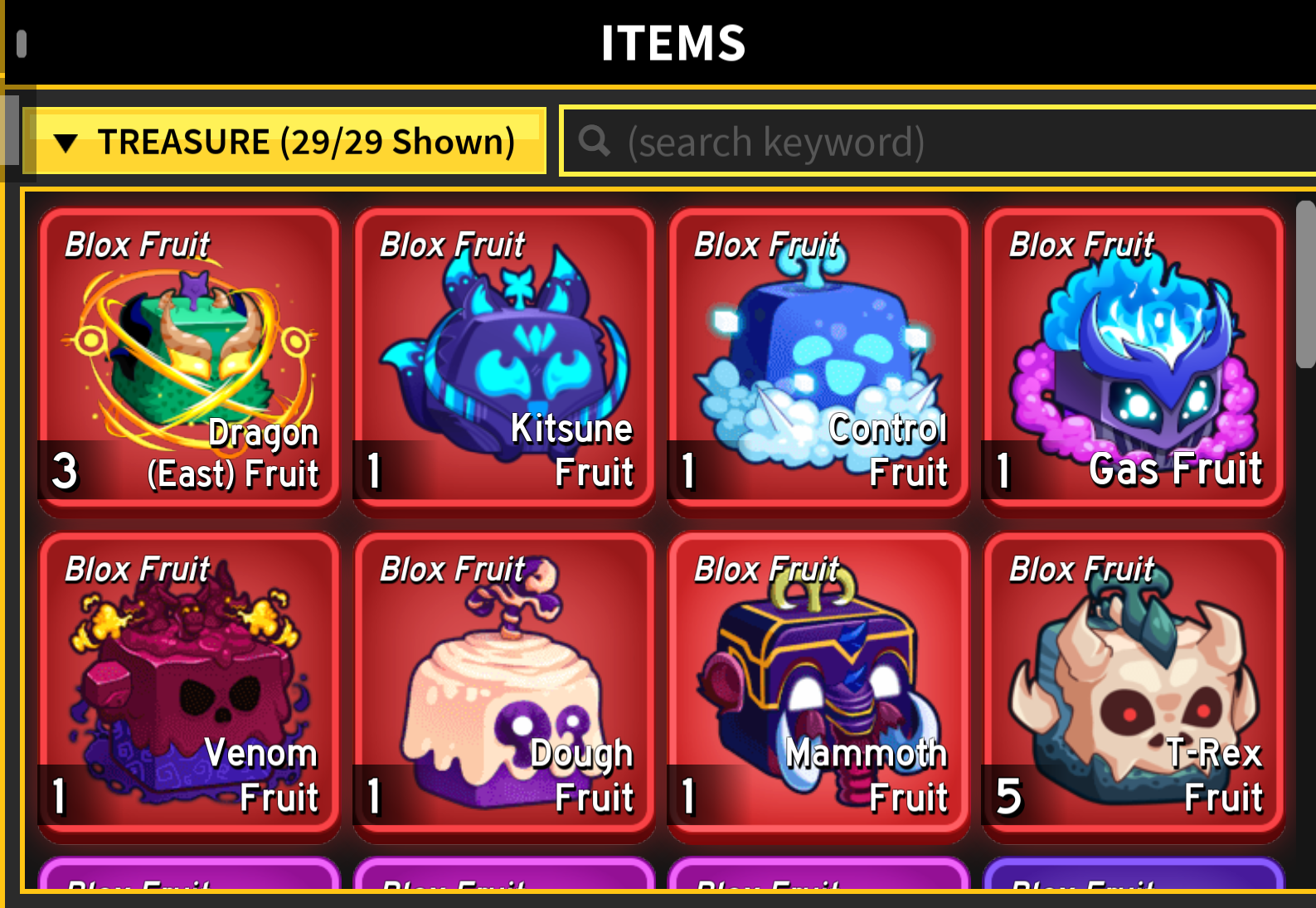Click the TREASURE dropdown triangle
This screenshot has width=1316, height=908.
click(x=68, y=142)
